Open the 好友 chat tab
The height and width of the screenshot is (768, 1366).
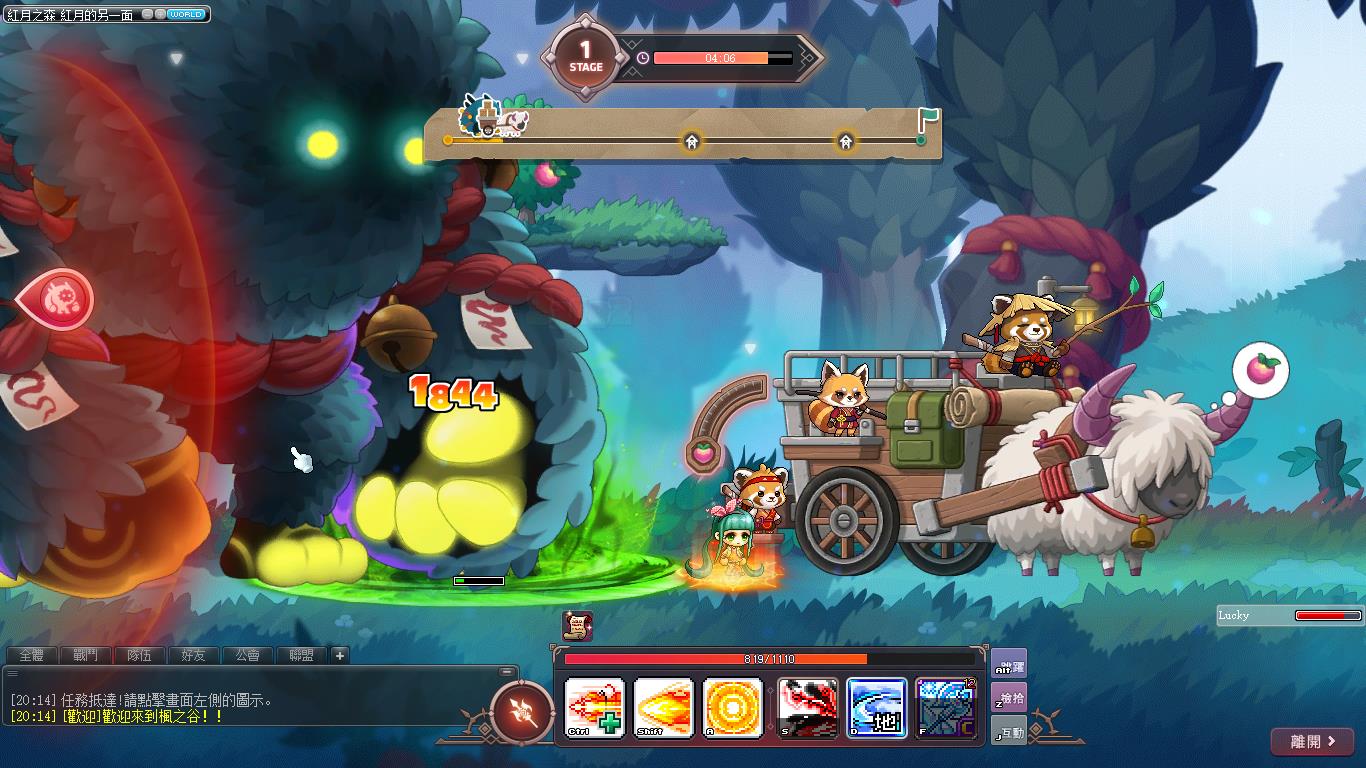[x=193, y=655]
